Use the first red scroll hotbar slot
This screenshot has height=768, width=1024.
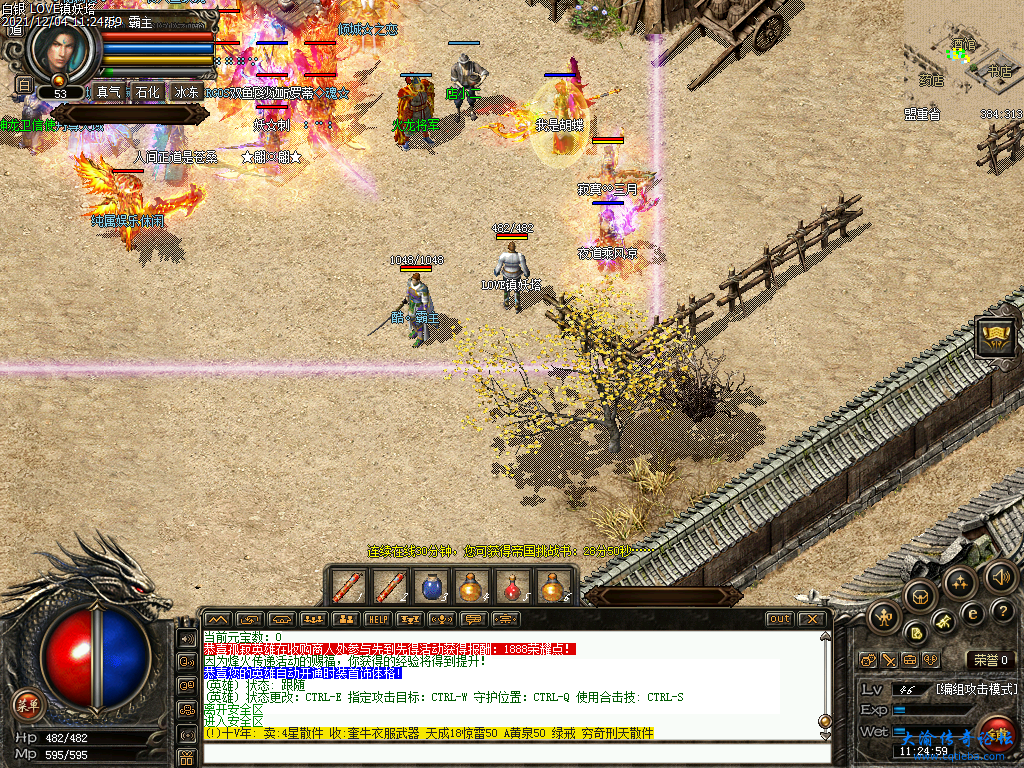(x=347, y=587)
